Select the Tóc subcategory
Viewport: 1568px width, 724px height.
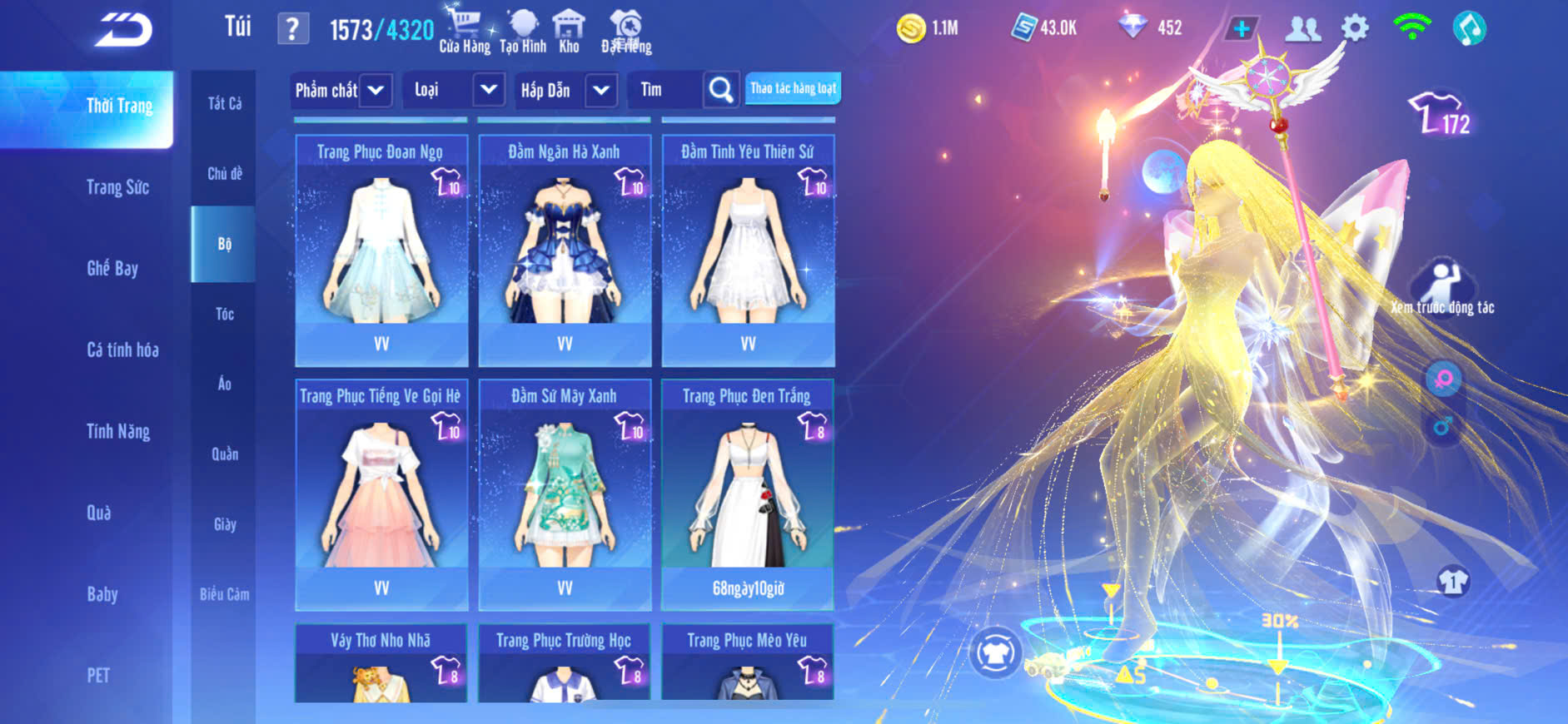coord(224,314)
